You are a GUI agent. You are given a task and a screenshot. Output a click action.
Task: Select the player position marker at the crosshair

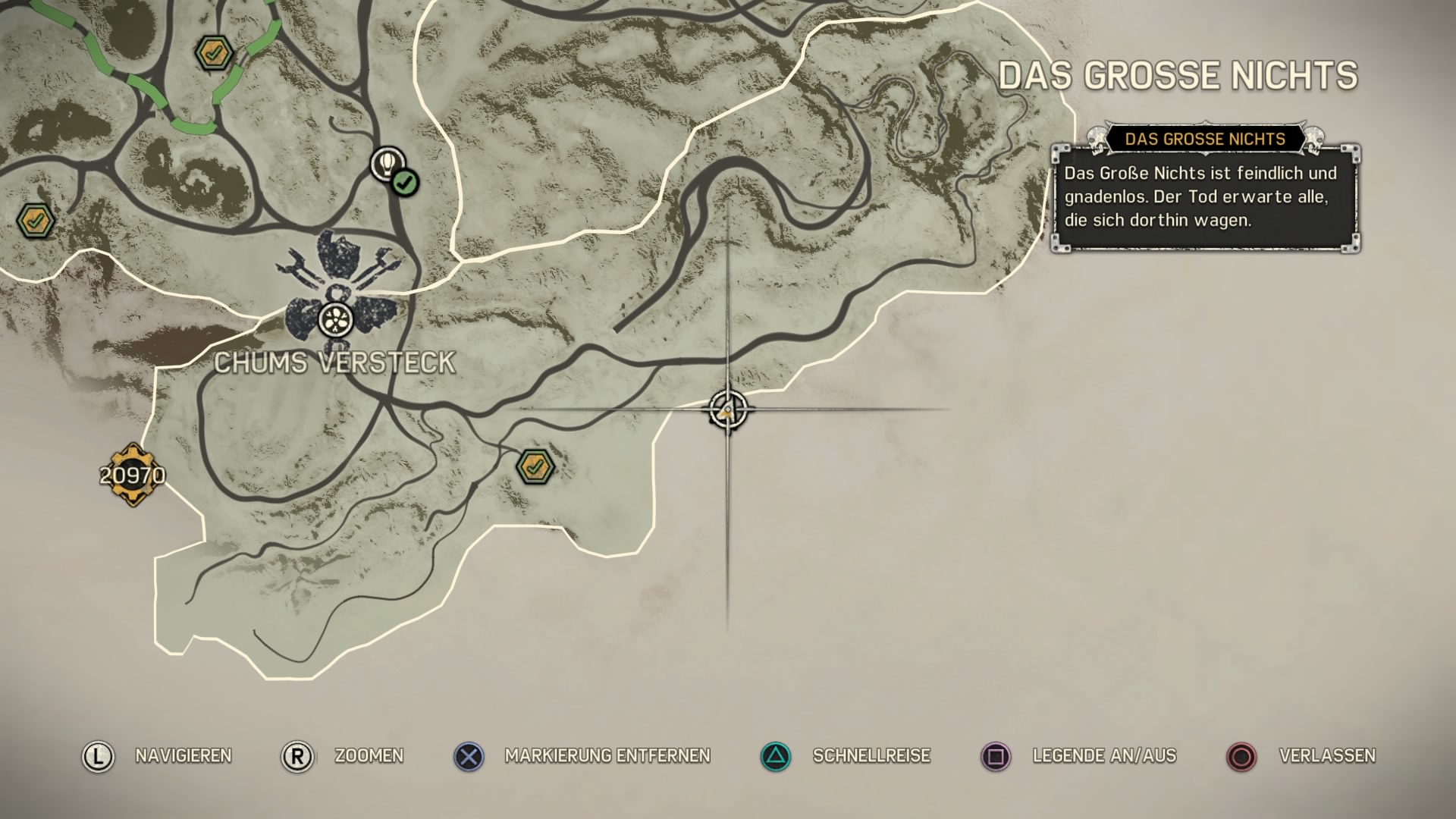[727, 410]
